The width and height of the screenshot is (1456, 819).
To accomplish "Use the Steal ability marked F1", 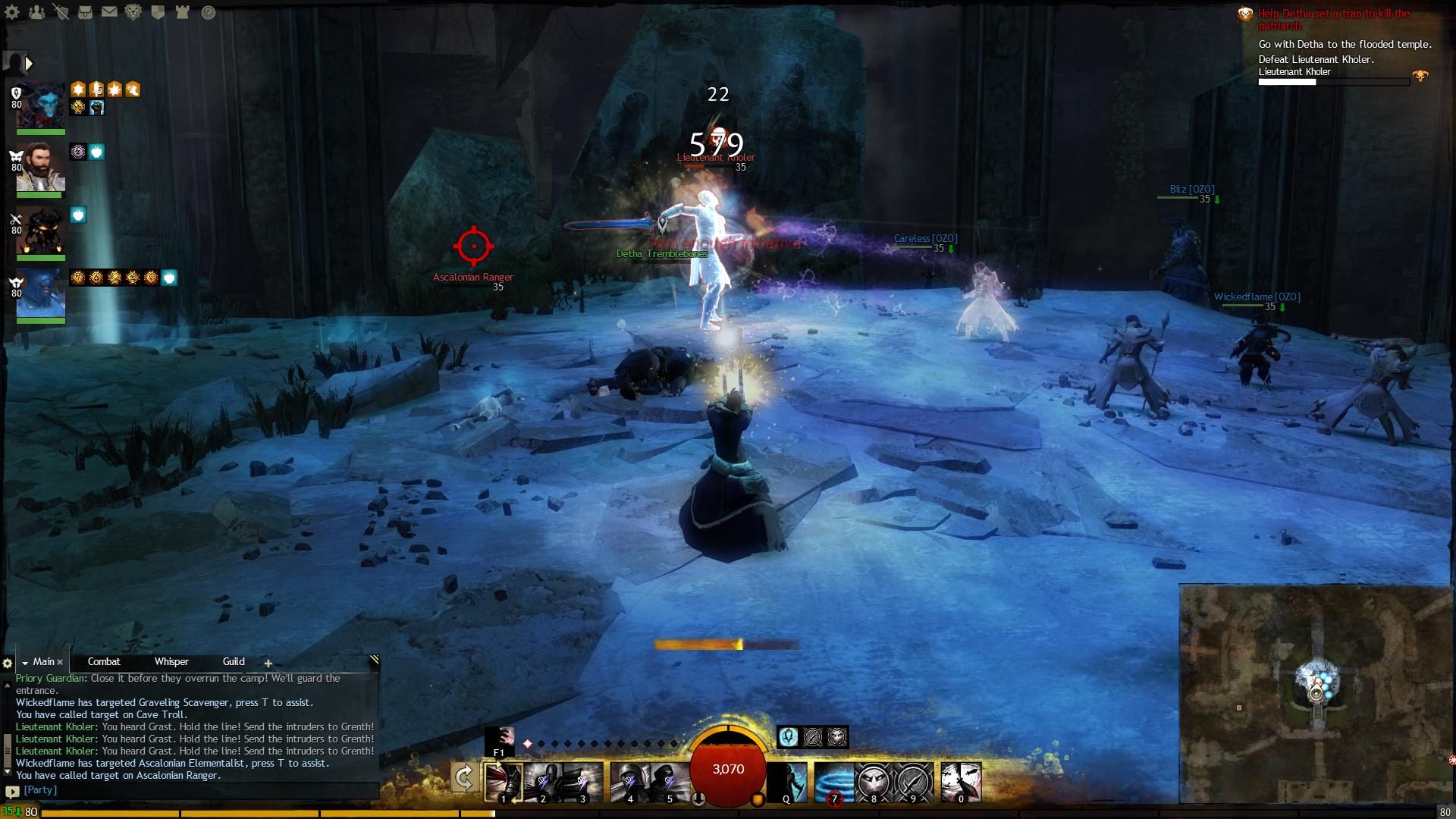I will [x=500, y=739].
